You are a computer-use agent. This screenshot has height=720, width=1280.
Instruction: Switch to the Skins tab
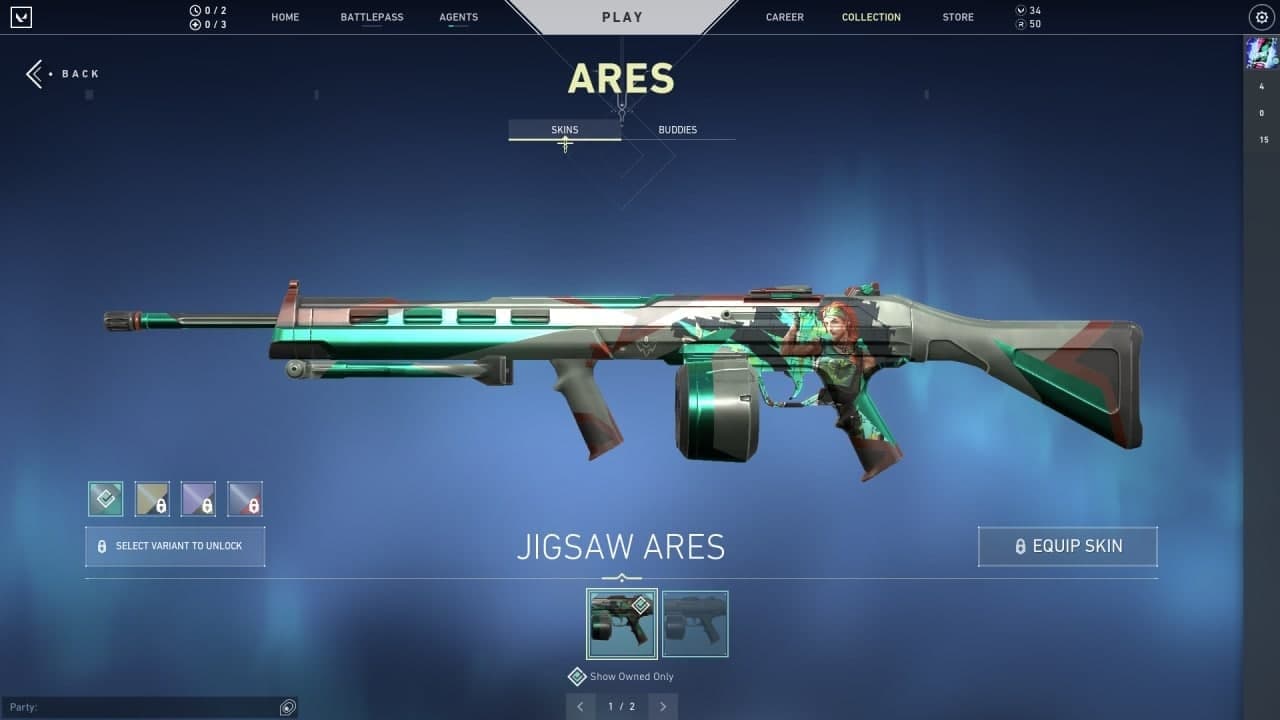tap(565, 130)
